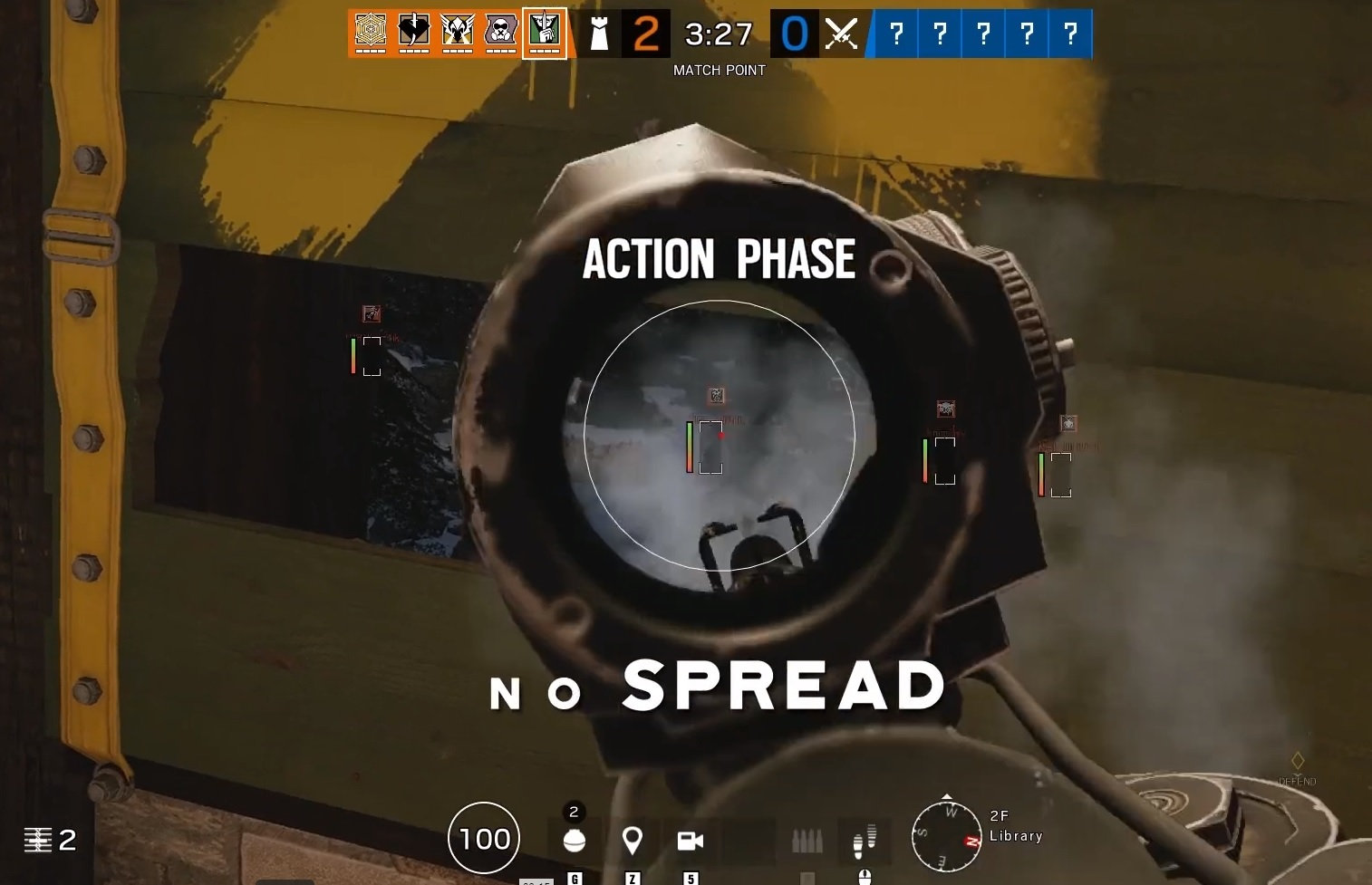This screenshot has width=1372, height=885.
Task: Toggle the second teammate operator status icon
Action: click(x=414, y=30)
